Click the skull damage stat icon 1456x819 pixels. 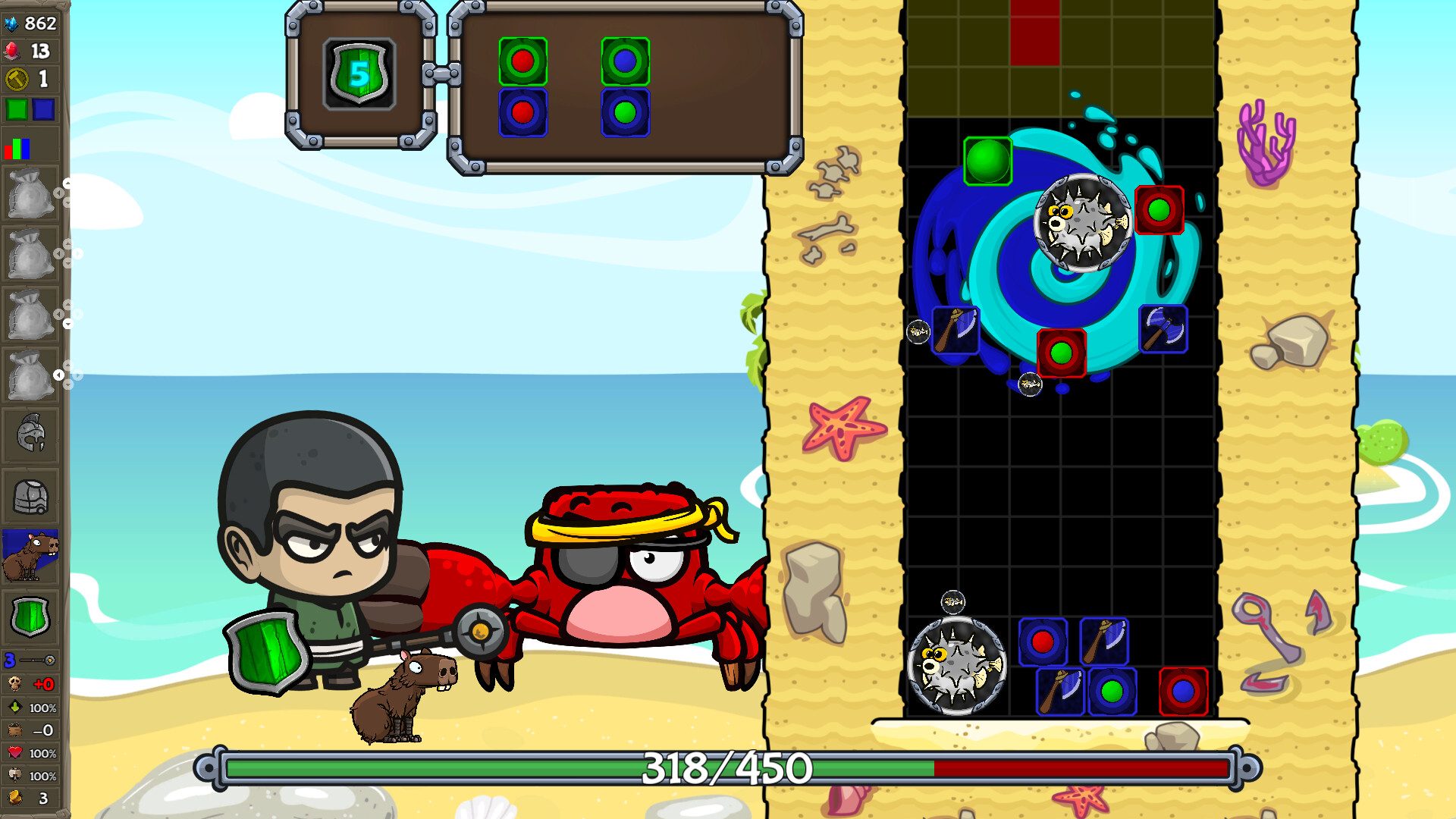[17, 685]
